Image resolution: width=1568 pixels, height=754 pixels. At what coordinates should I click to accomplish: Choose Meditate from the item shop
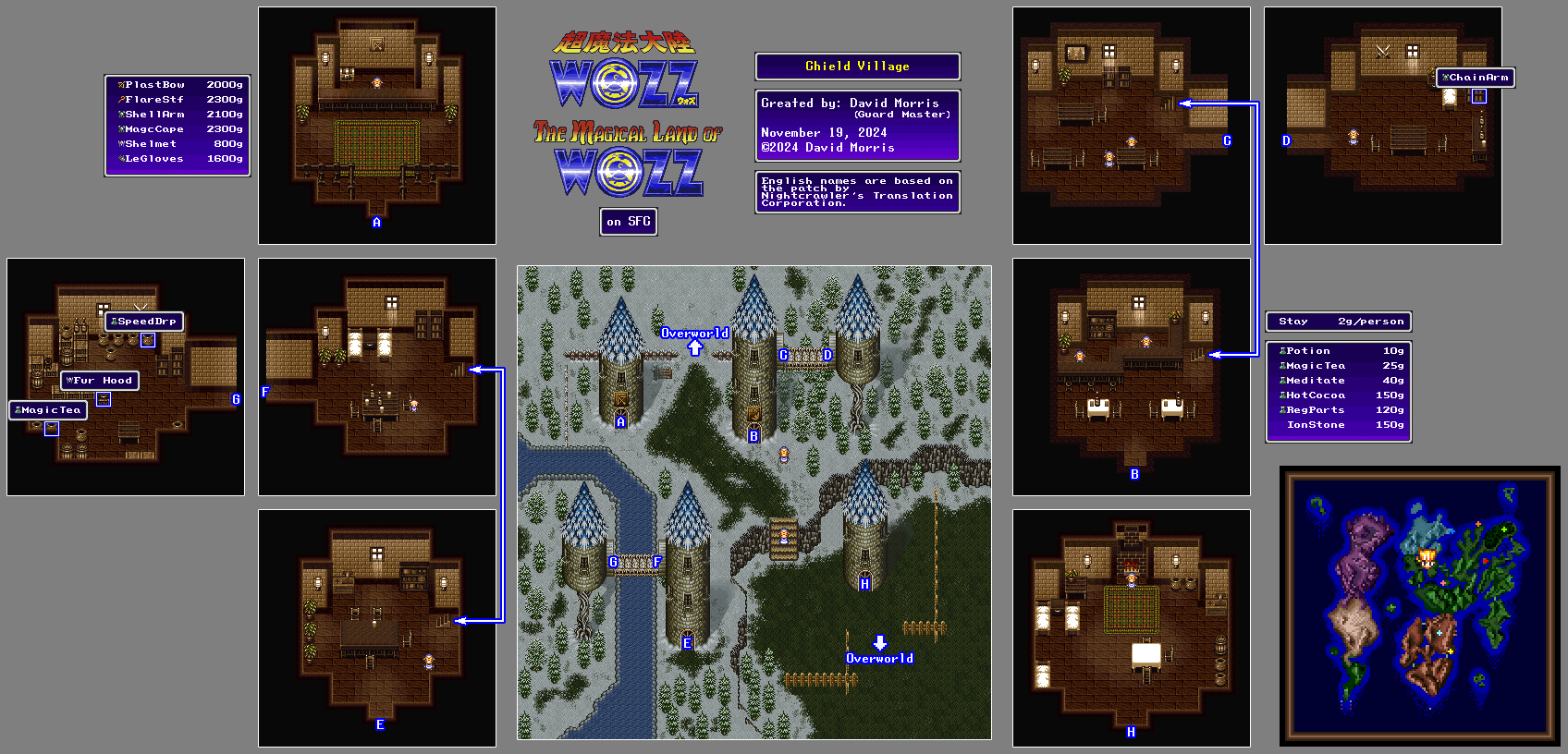[1338, 381]
